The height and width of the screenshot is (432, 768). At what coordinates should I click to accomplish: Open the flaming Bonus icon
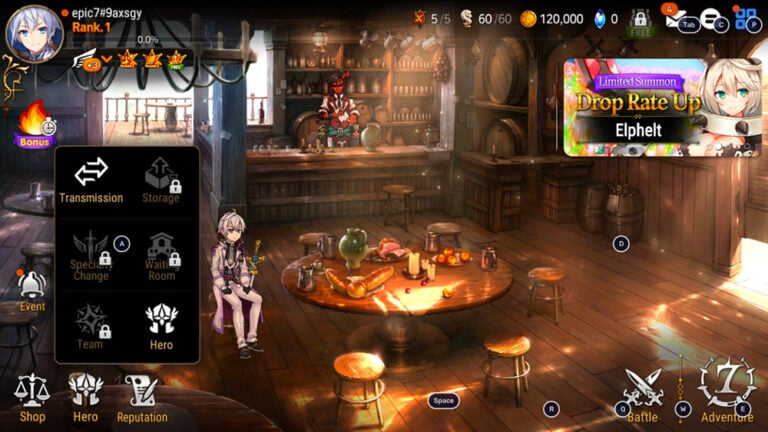(x=33, y=124)
